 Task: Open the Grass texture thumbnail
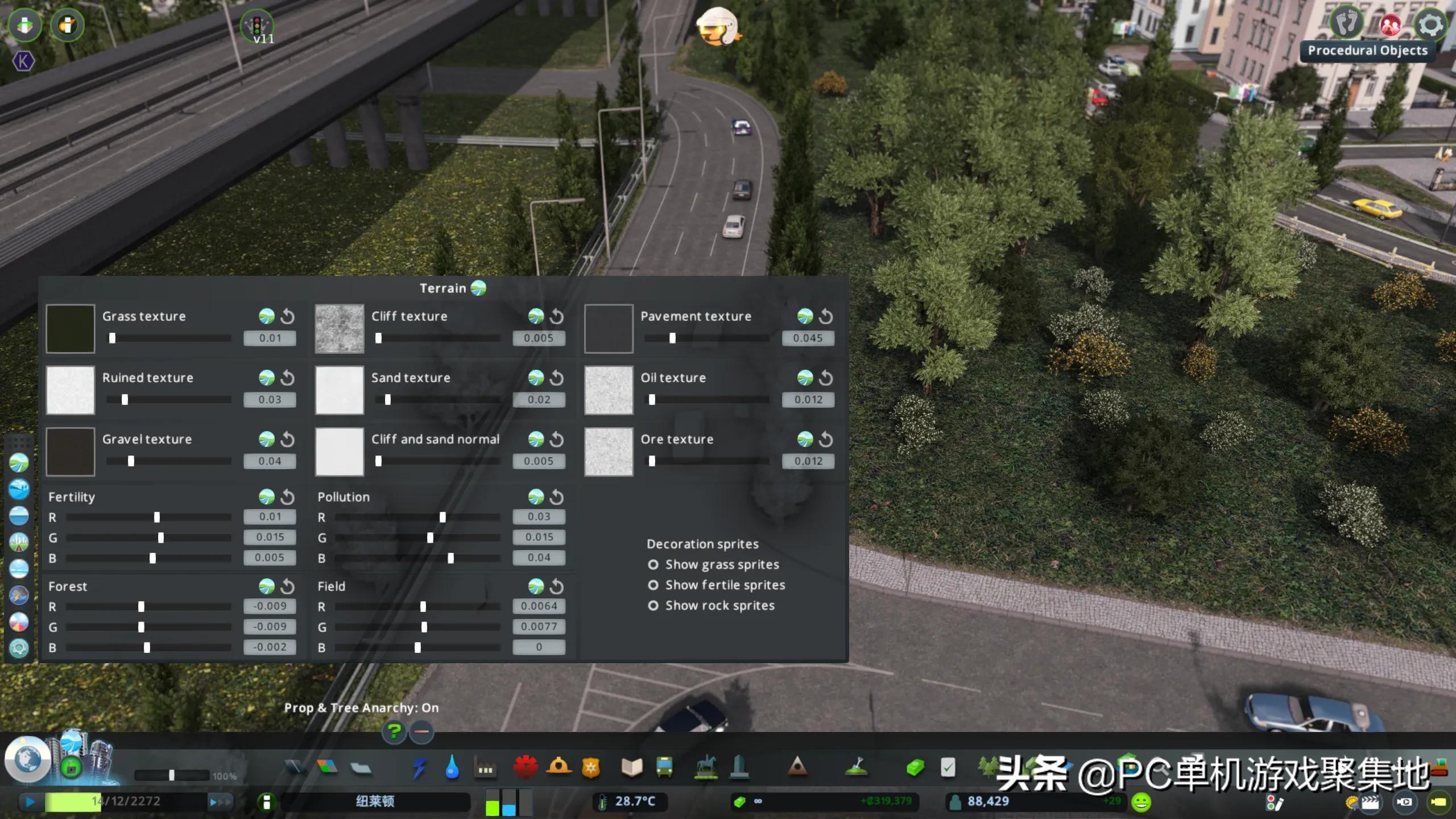[x=70, y=328]
